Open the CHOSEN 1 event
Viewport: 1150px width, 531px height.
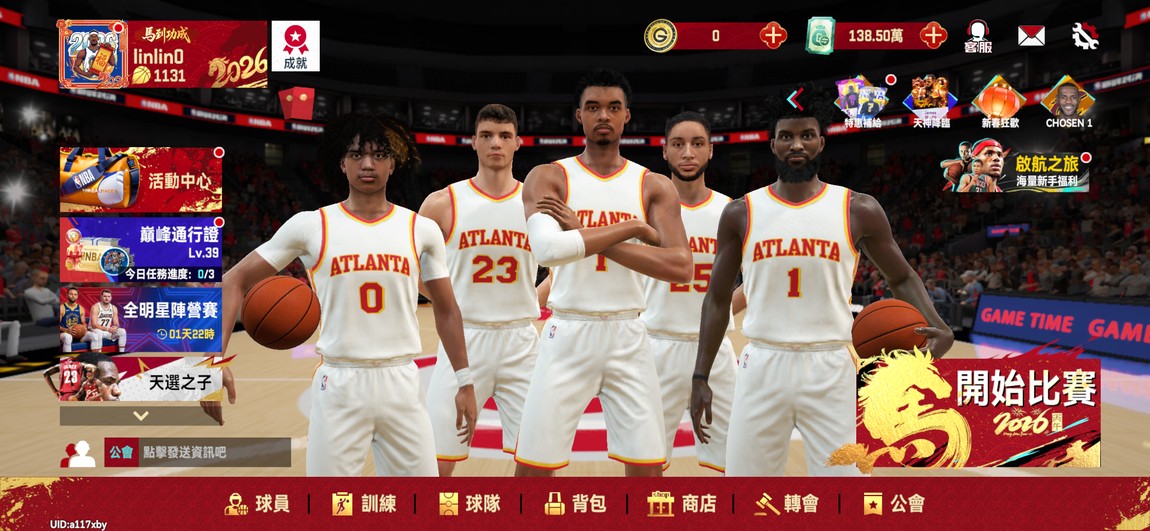click(1068, 101)
